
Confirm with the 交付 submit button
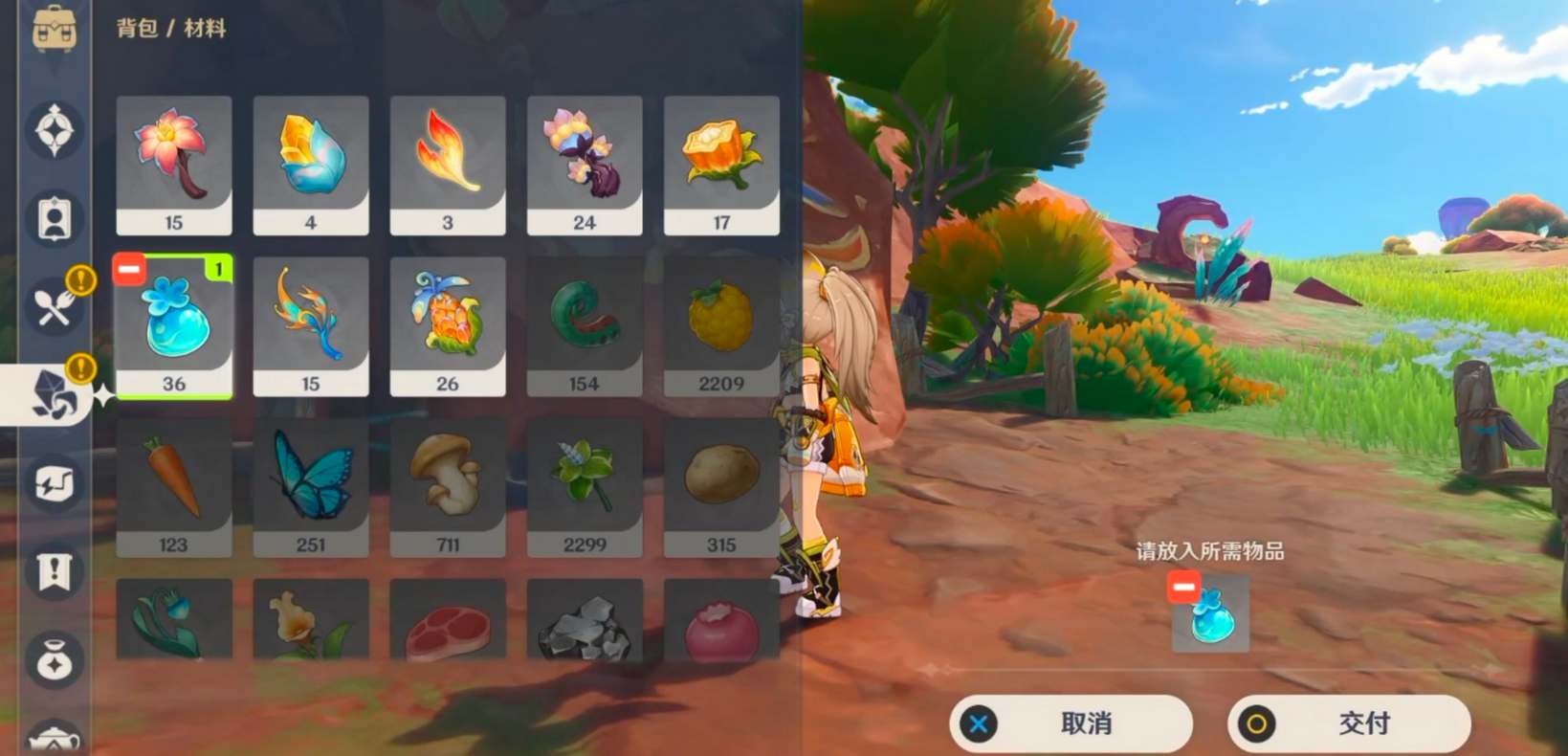click(1348, 723)
